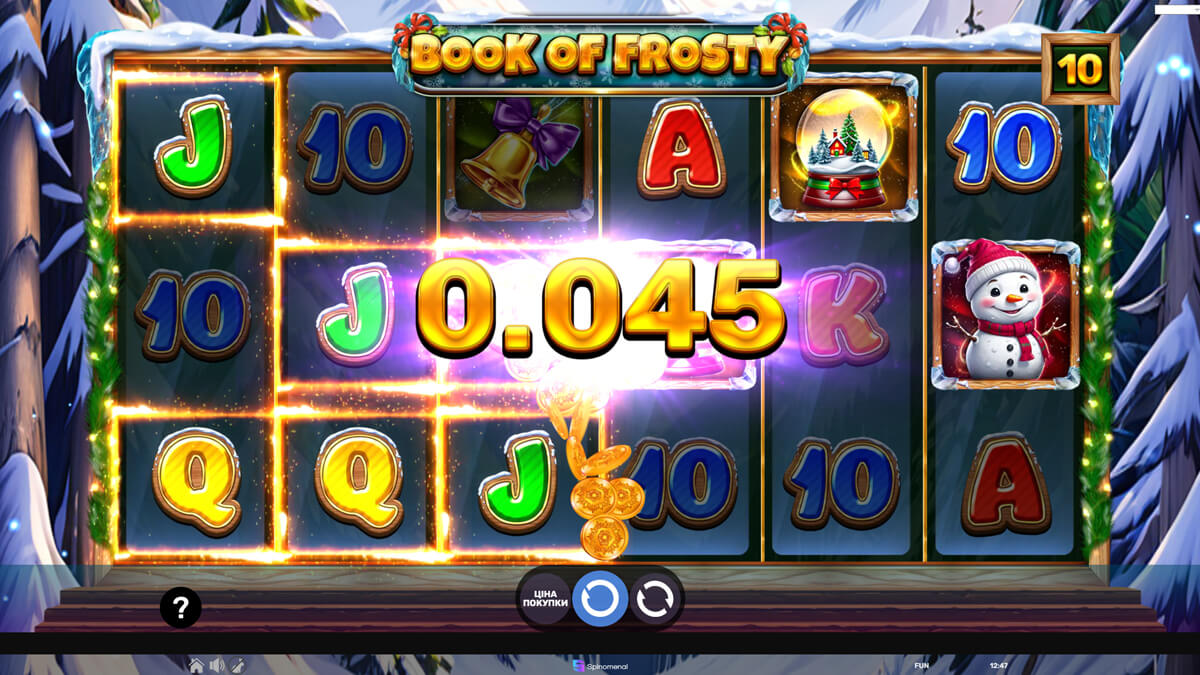Click the small round icon beside the speaker
Screen dimensions: 1200x675
(x=238, y=665)
